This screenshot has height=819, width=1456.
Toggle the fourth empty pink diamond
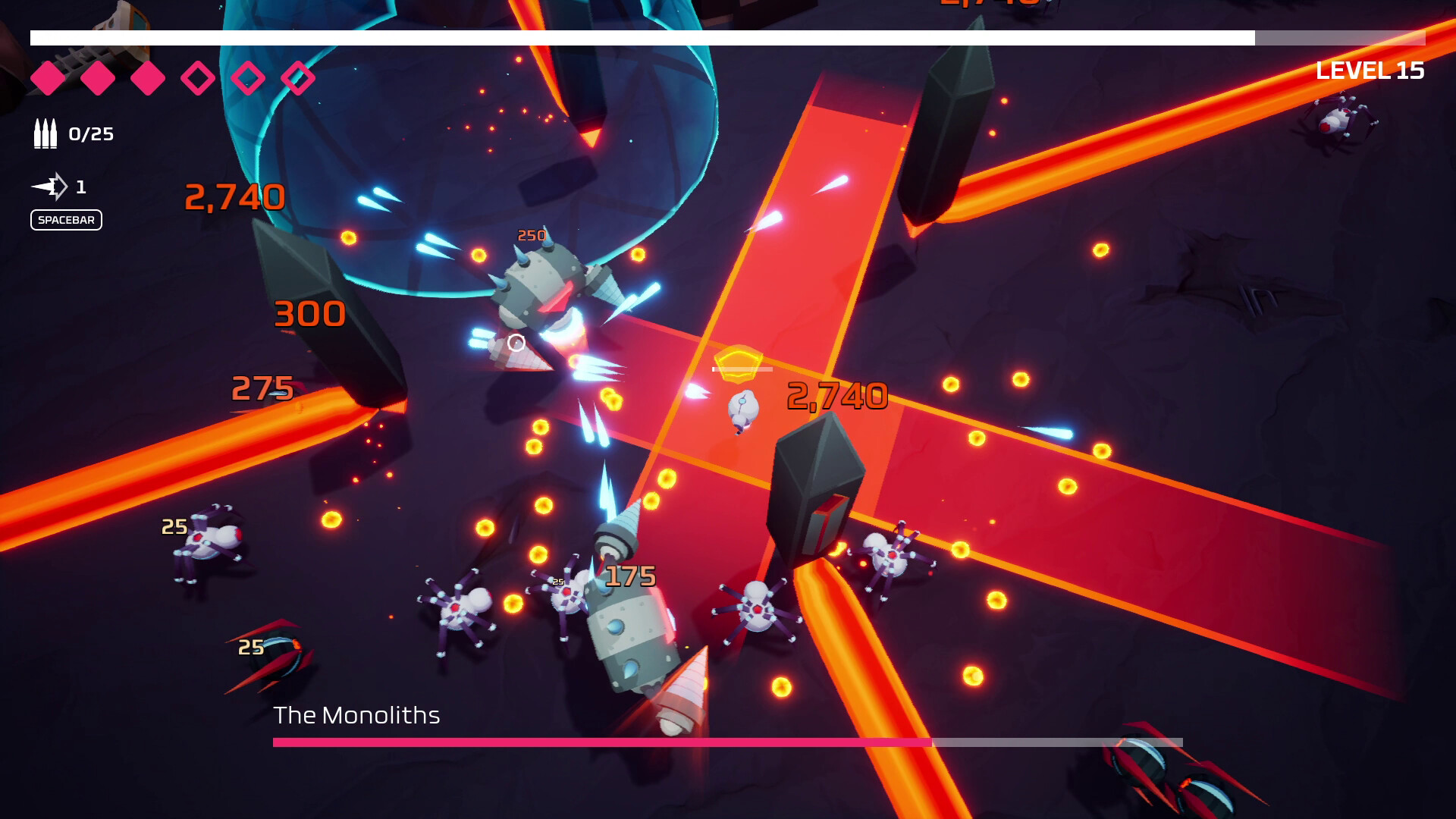[x=197, y=77]
